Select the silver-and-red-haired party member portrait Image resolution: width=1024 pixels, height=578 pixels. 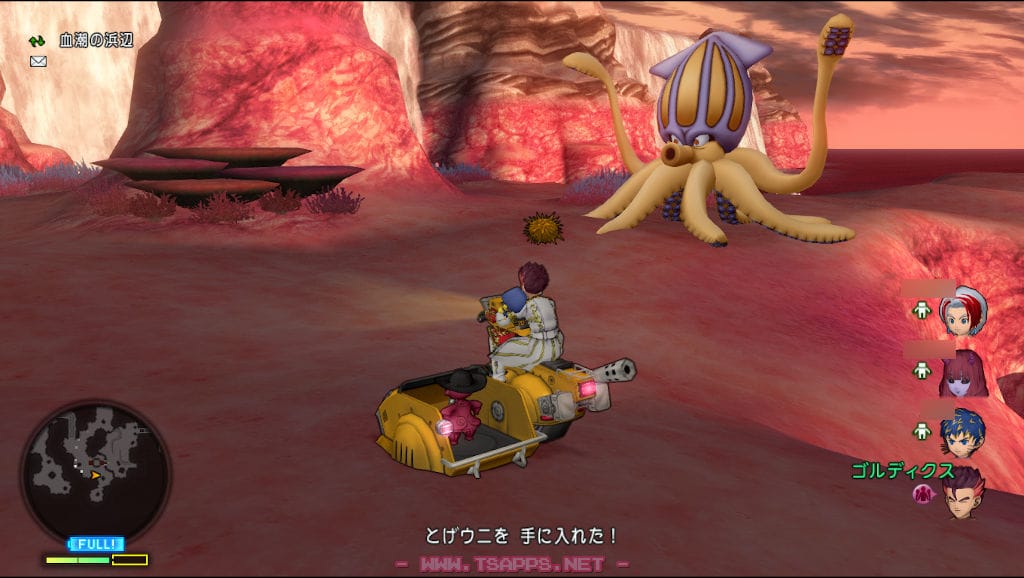point(963,311)
